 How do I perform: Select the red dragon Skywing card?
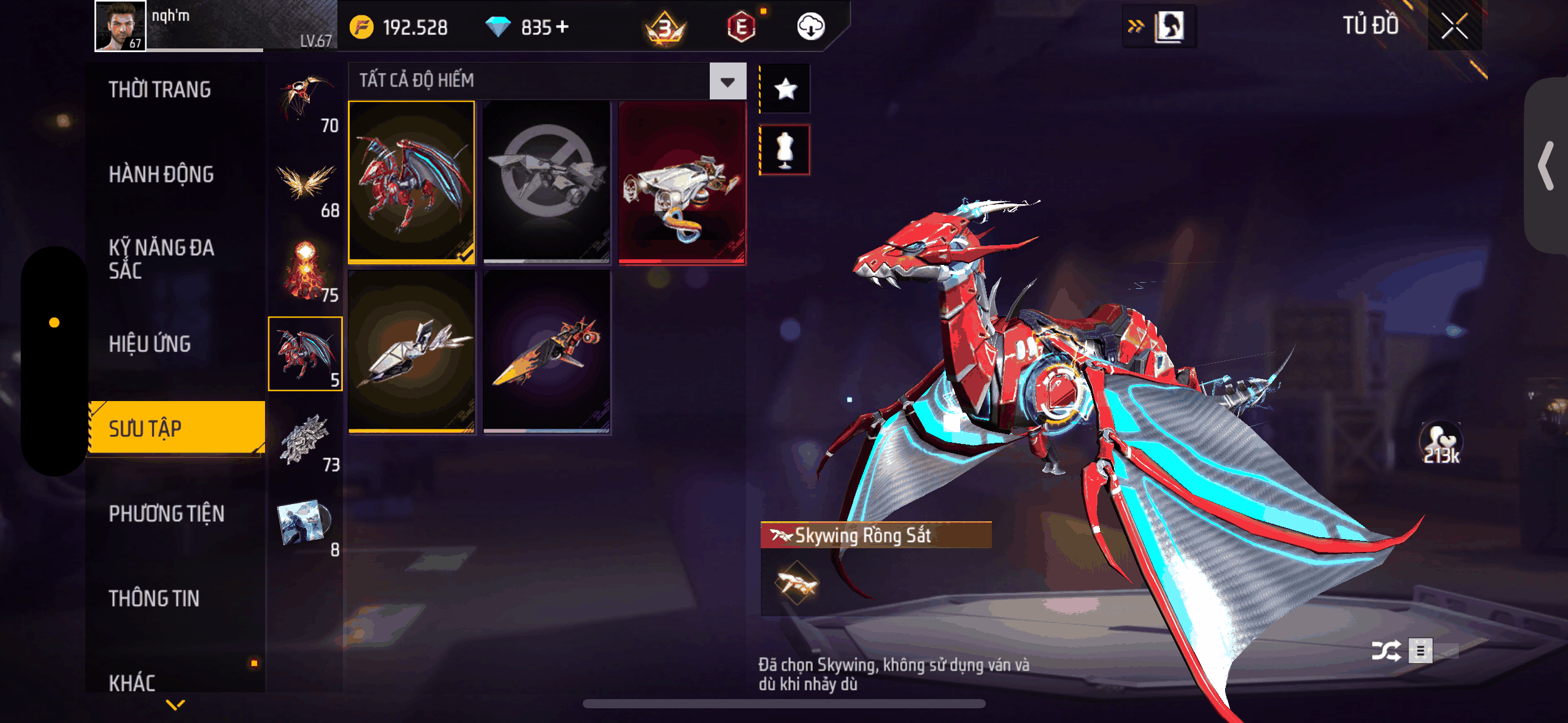click(412, 182)
